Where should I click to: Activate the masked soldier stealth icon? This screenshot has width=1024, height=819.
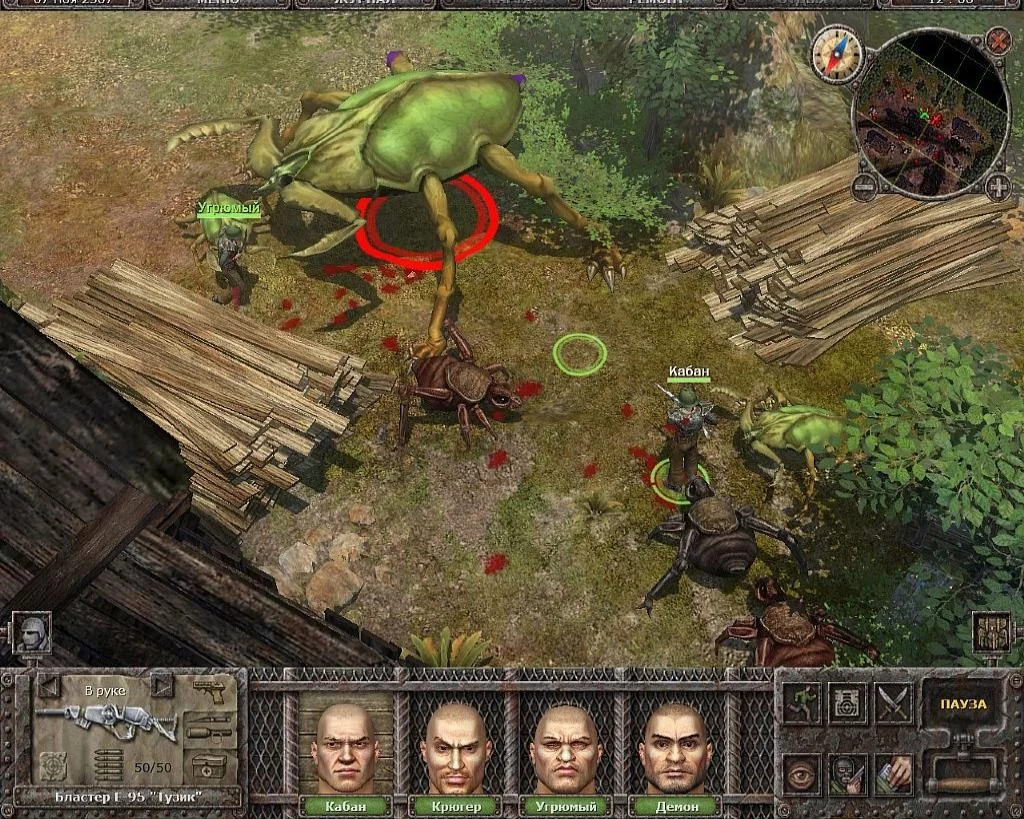coord(847,773)
